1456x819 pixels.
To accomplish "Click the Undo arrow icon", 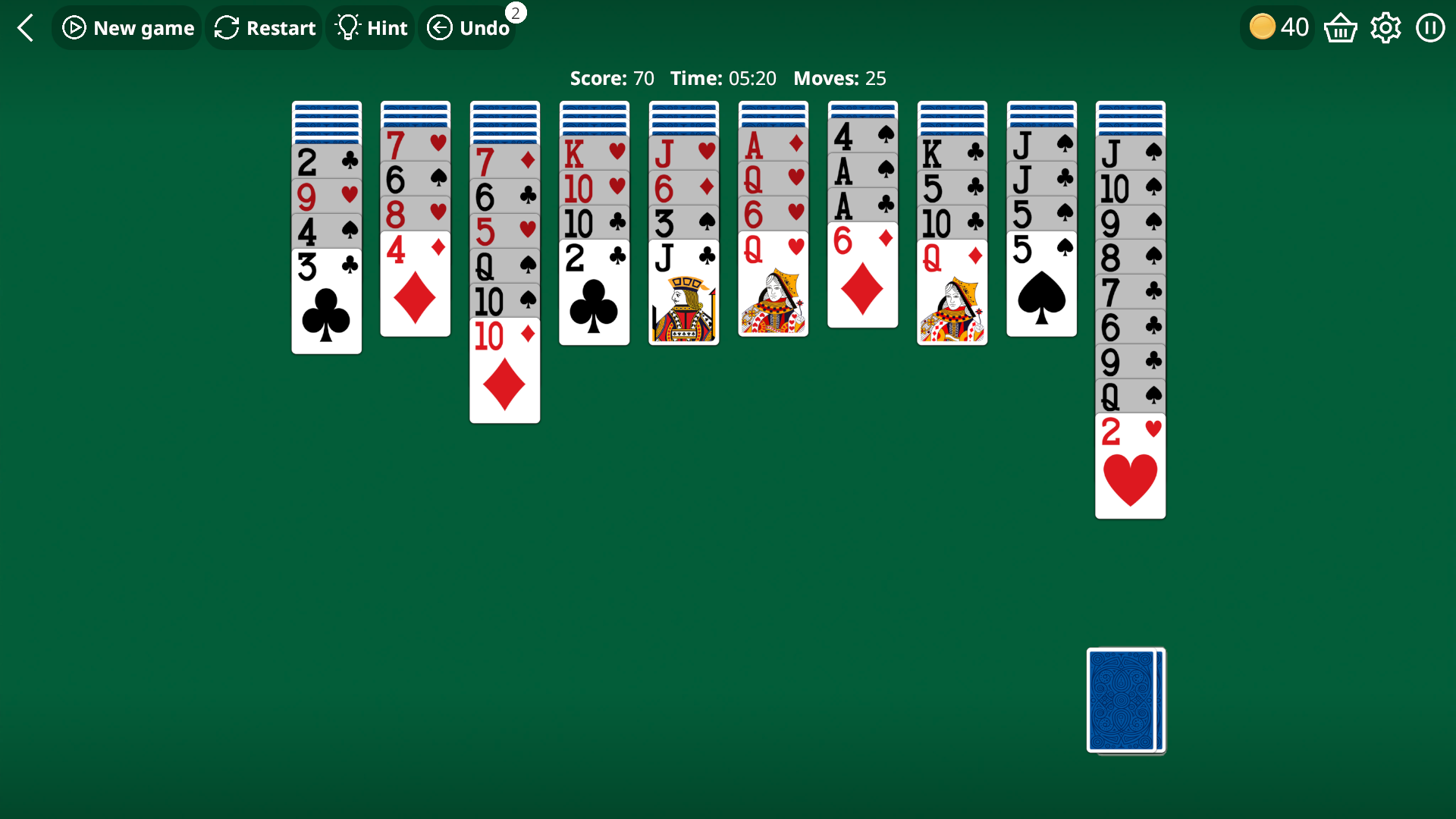I will tap(441, 27).
